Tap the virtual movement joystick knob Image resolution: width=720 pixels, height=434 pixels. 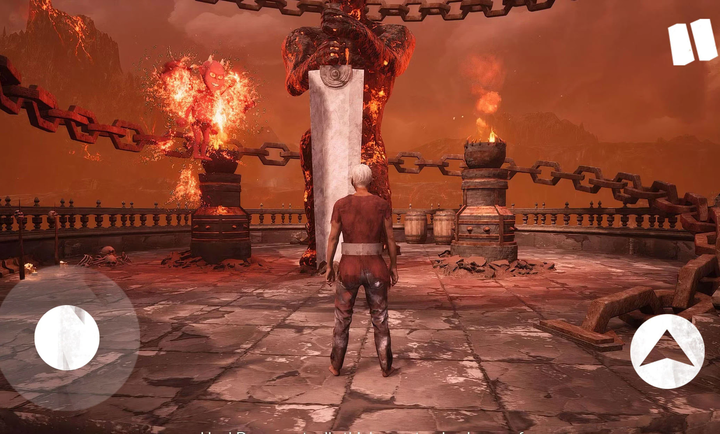[67, 337]
